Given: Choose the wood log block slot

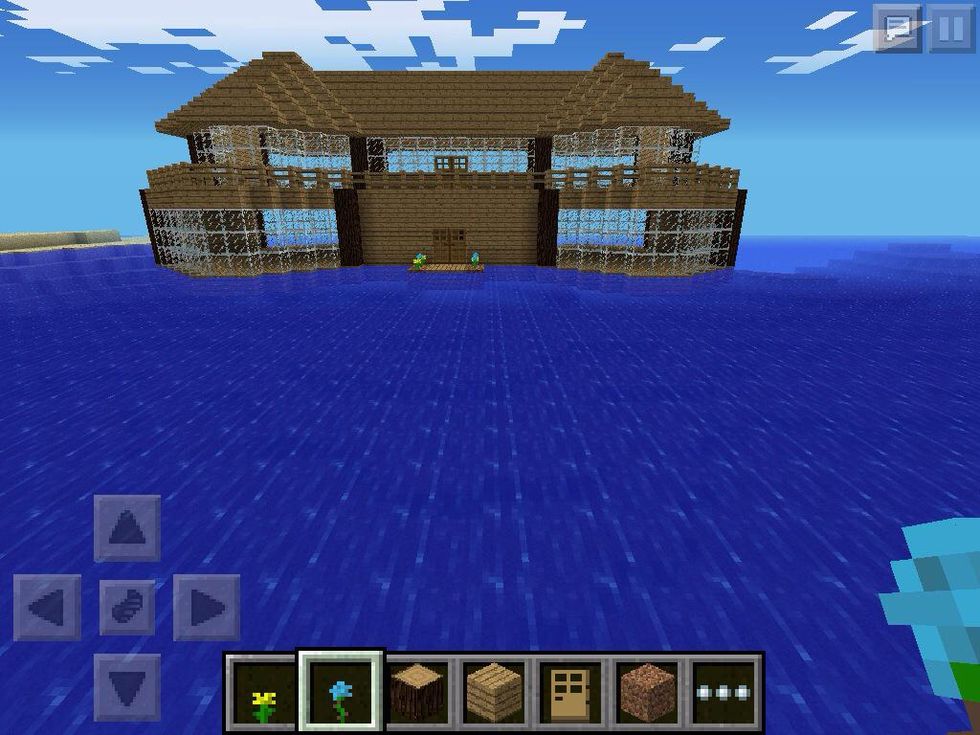Looking at the screenshot, I should [x=418, y=691].
